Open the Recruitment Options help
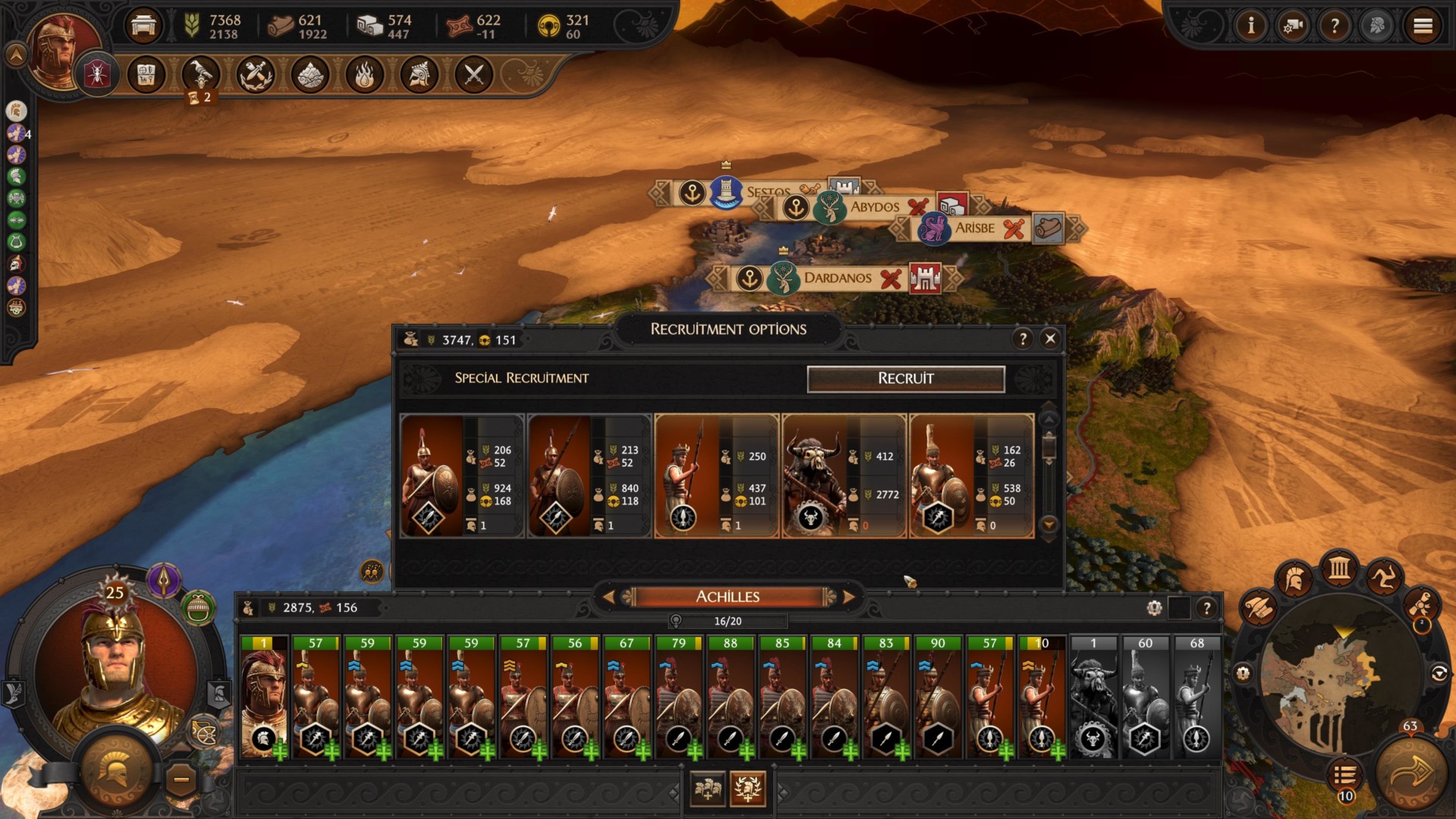The width and height of the screenshot is (1456, 819). [x=1022, y=339]
